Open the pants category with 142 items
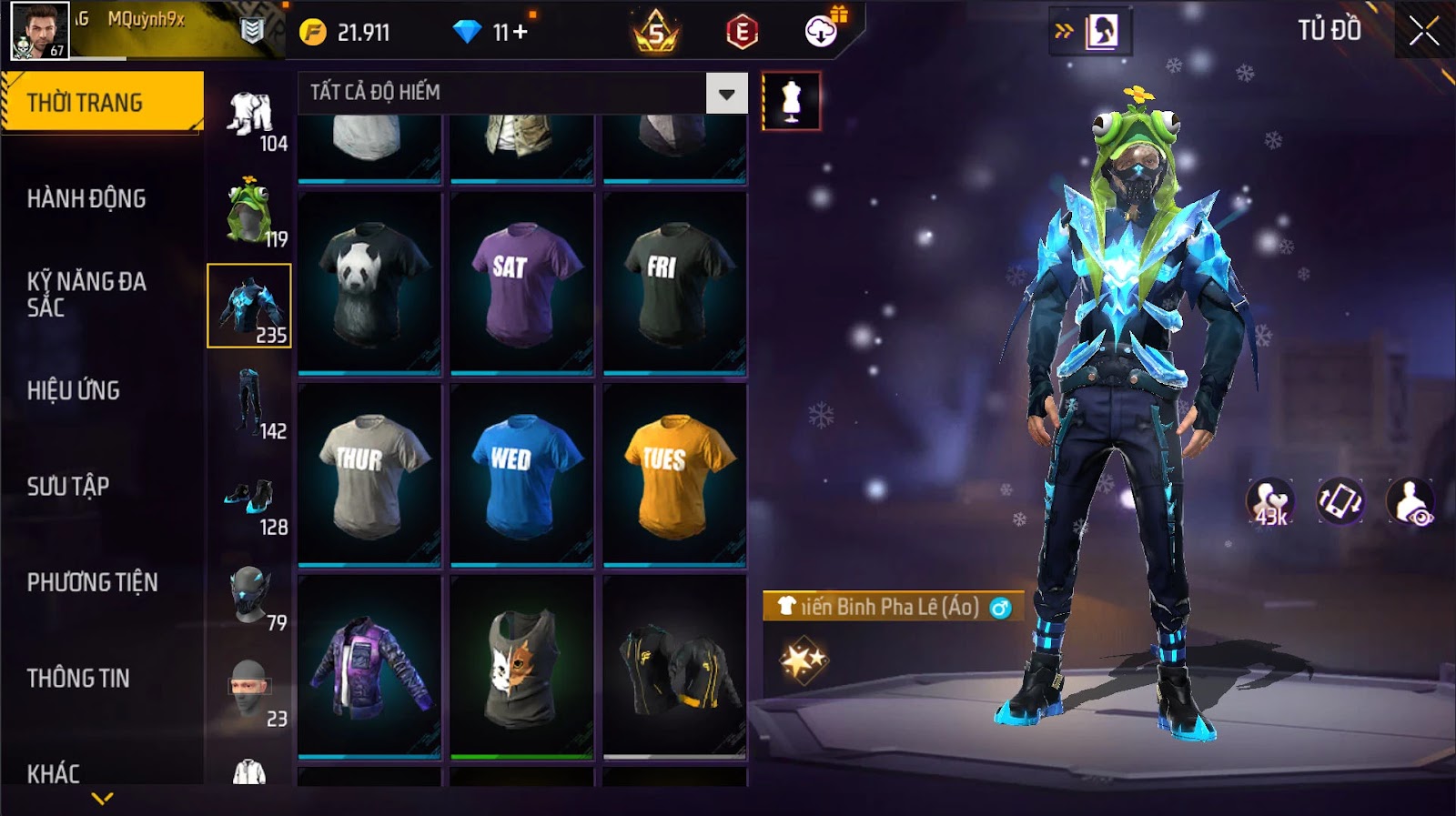 (248, 403)
